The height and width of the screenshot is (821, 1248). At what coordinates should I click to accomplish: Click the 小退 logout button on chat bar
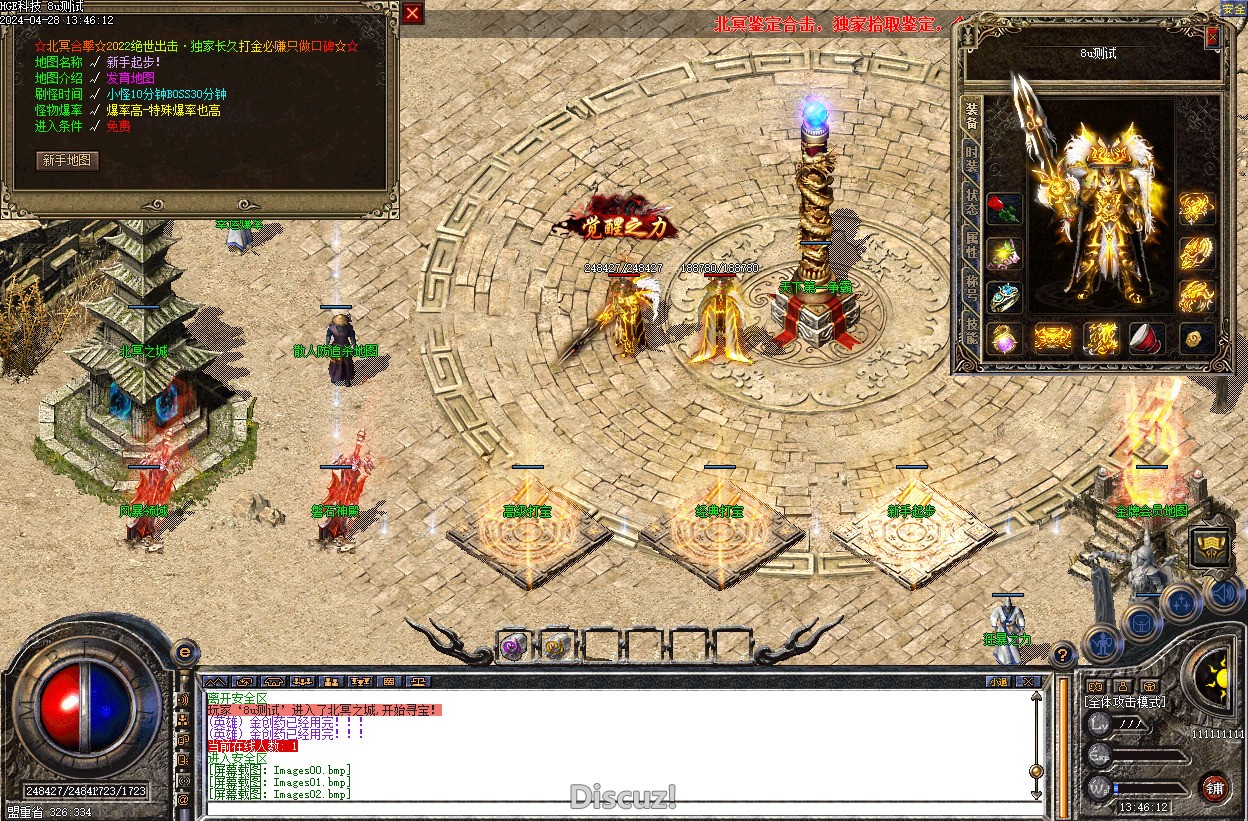coord(997,681)
